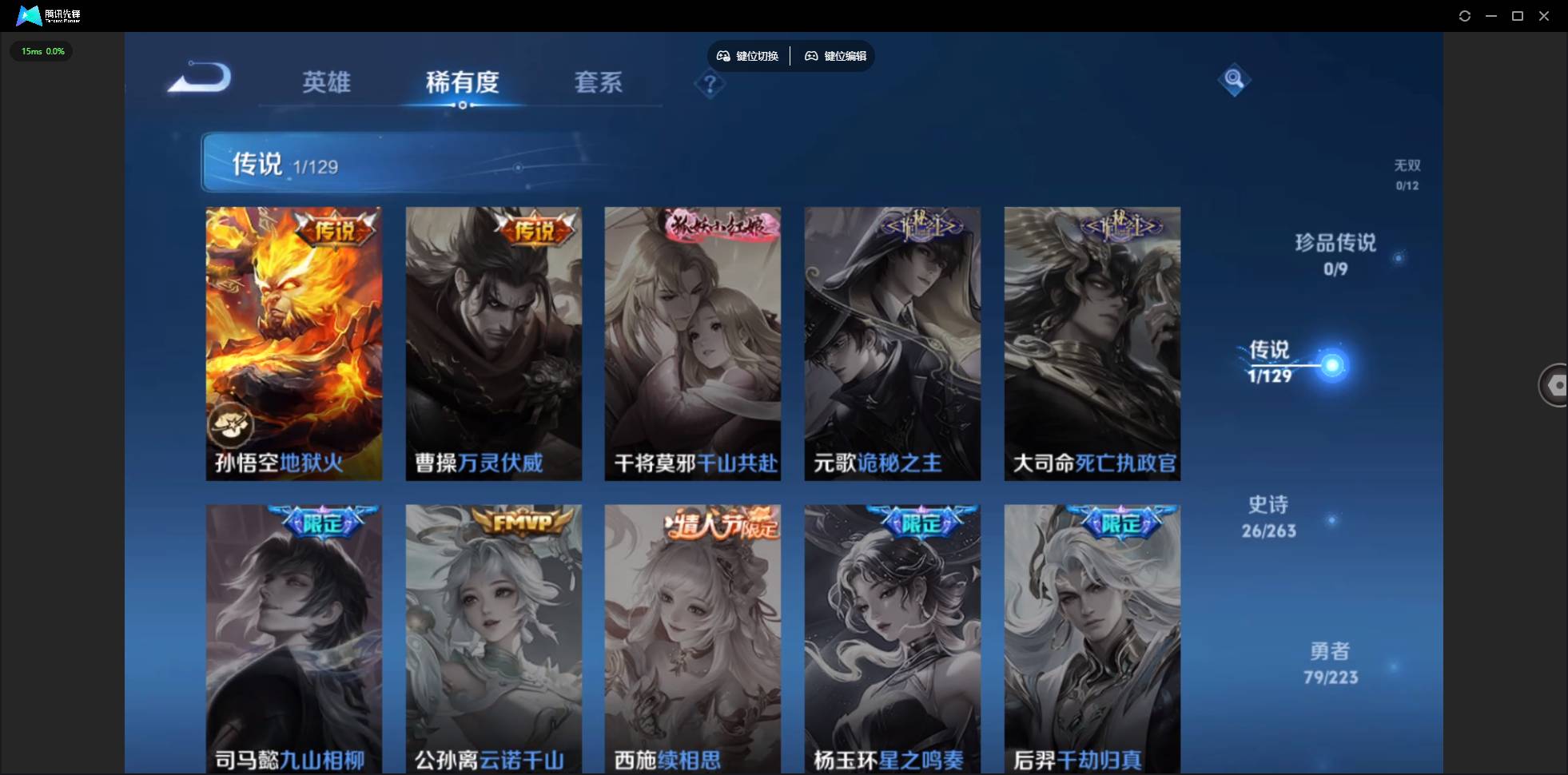
Task: Click the 键位编辑 gamepad icon
Action: (x=811, y=55)
